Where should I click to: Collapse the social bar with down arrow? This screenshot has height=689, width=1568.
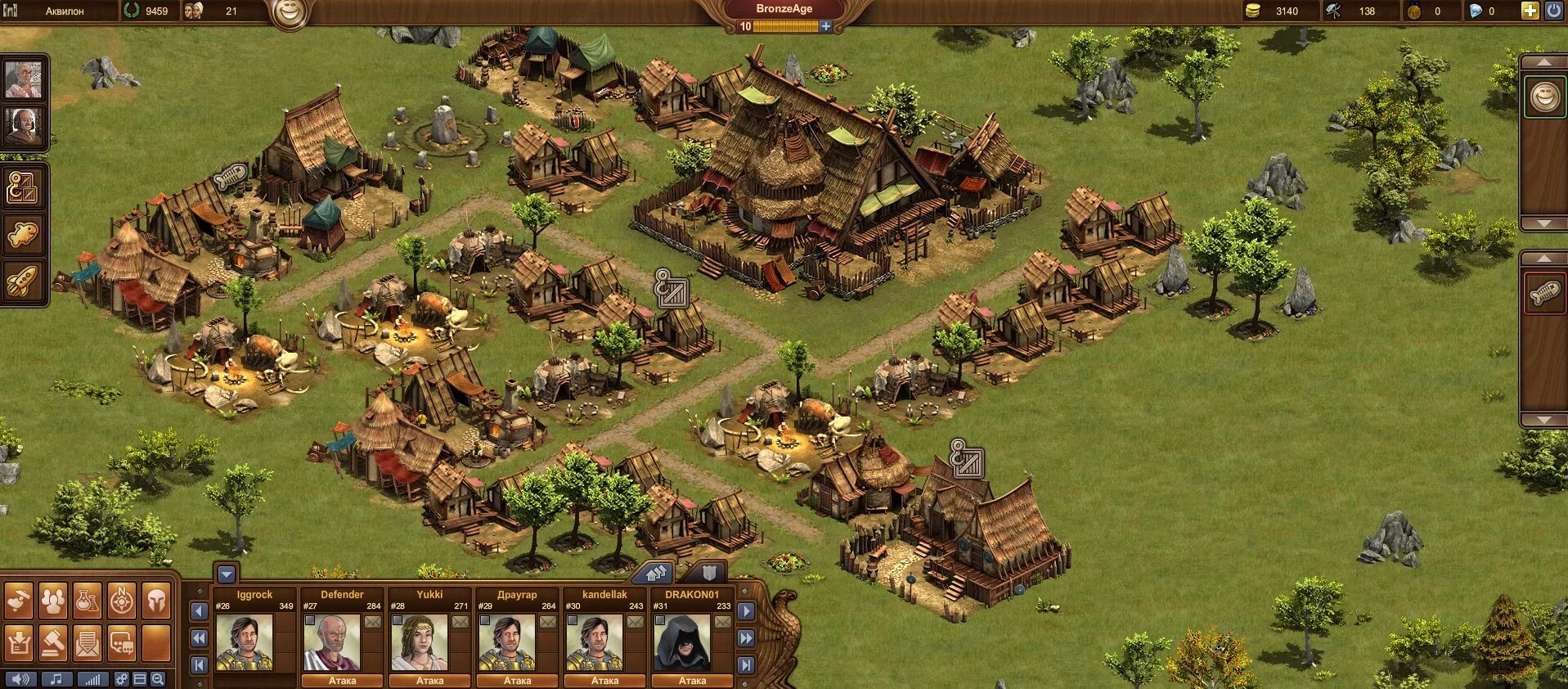pyautogui.click(x=227, y=574)
